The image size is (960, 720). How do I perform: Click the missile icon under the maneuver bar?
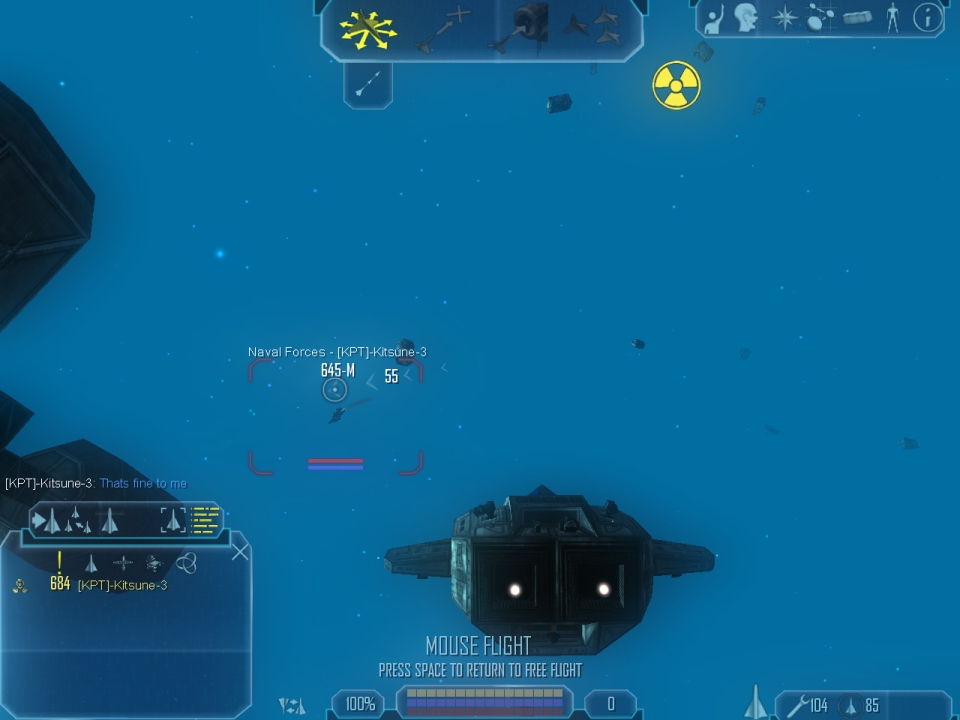(x=367, y=84)
